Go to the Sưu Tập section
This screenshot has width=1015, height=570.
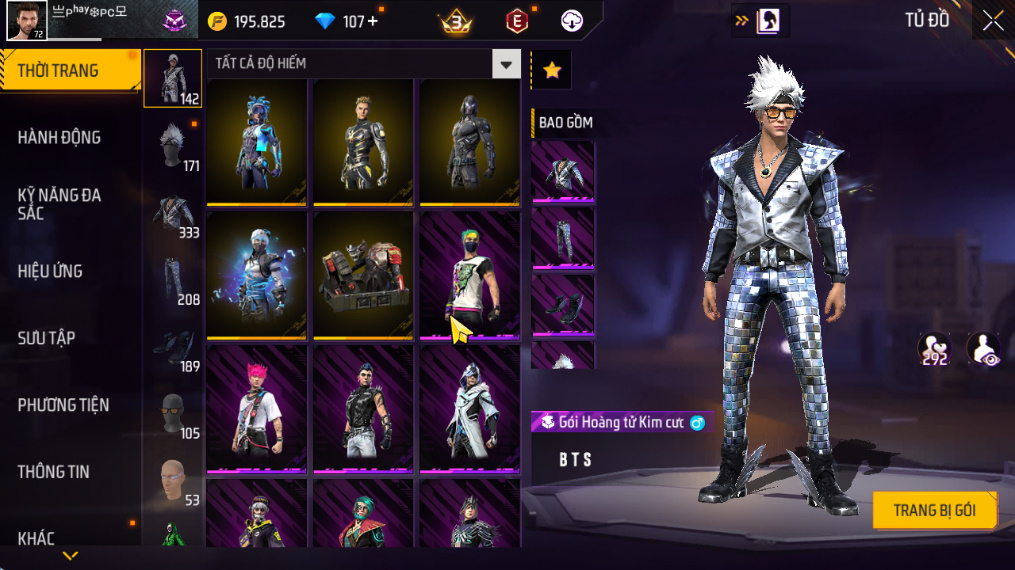[x=46, y=338]
